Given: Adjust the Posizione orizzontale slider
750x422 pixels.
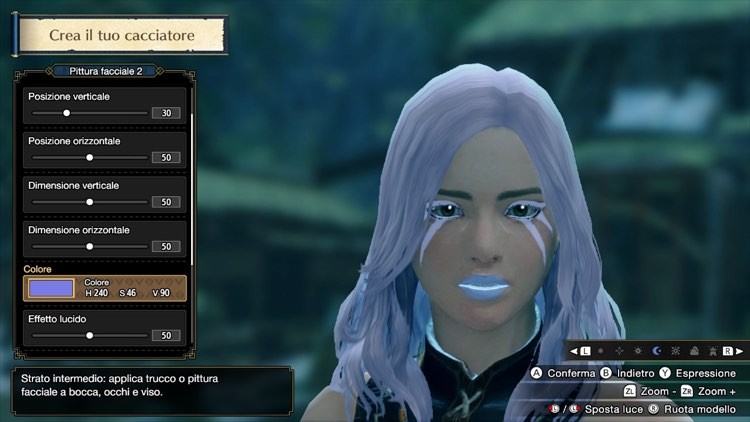Looking at the screenshot, I should [x=89, y=157].
